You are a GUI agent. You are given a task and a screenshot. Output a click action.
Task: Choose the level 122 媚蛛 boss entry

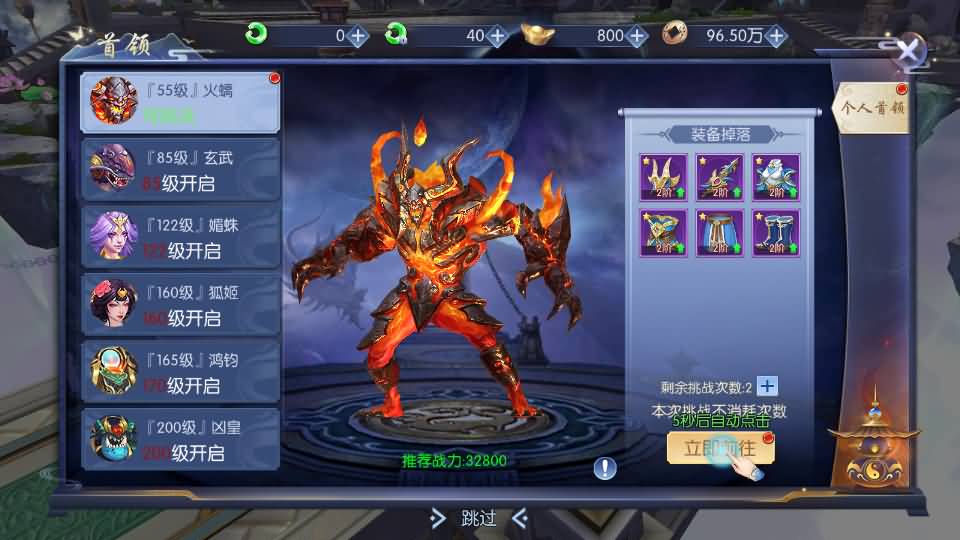pyautogui.click(x=180, y=237)
